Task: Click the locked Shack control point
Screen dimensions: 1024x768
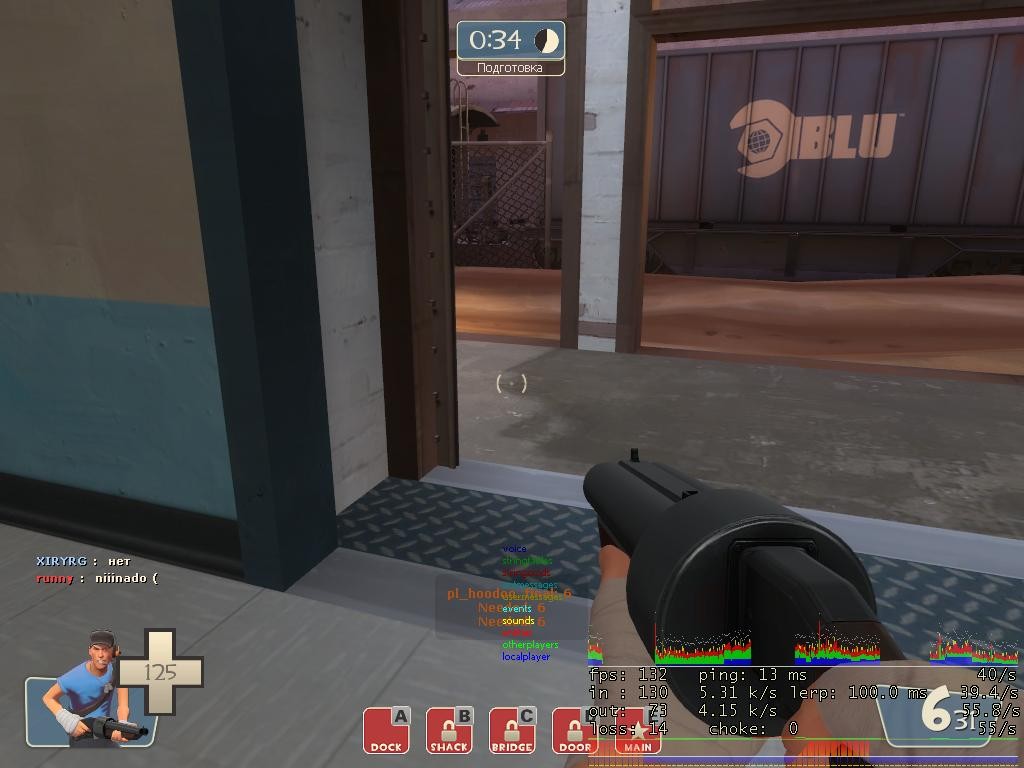Action: (449, 730)
